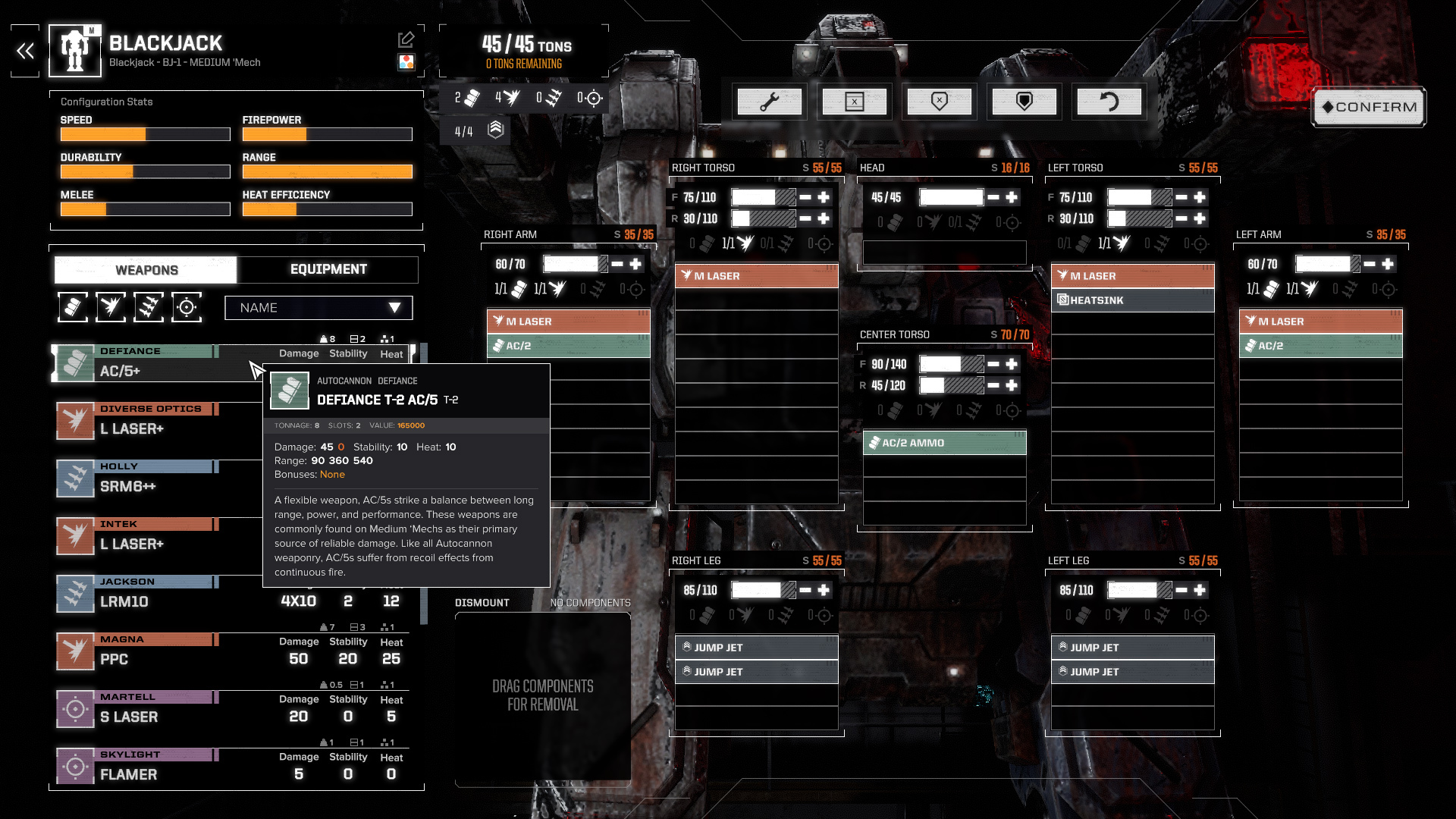The height and width of the screenshot is (819, 1456).
Task: Select the support weapons filter icon
Action: pos(187,307)
